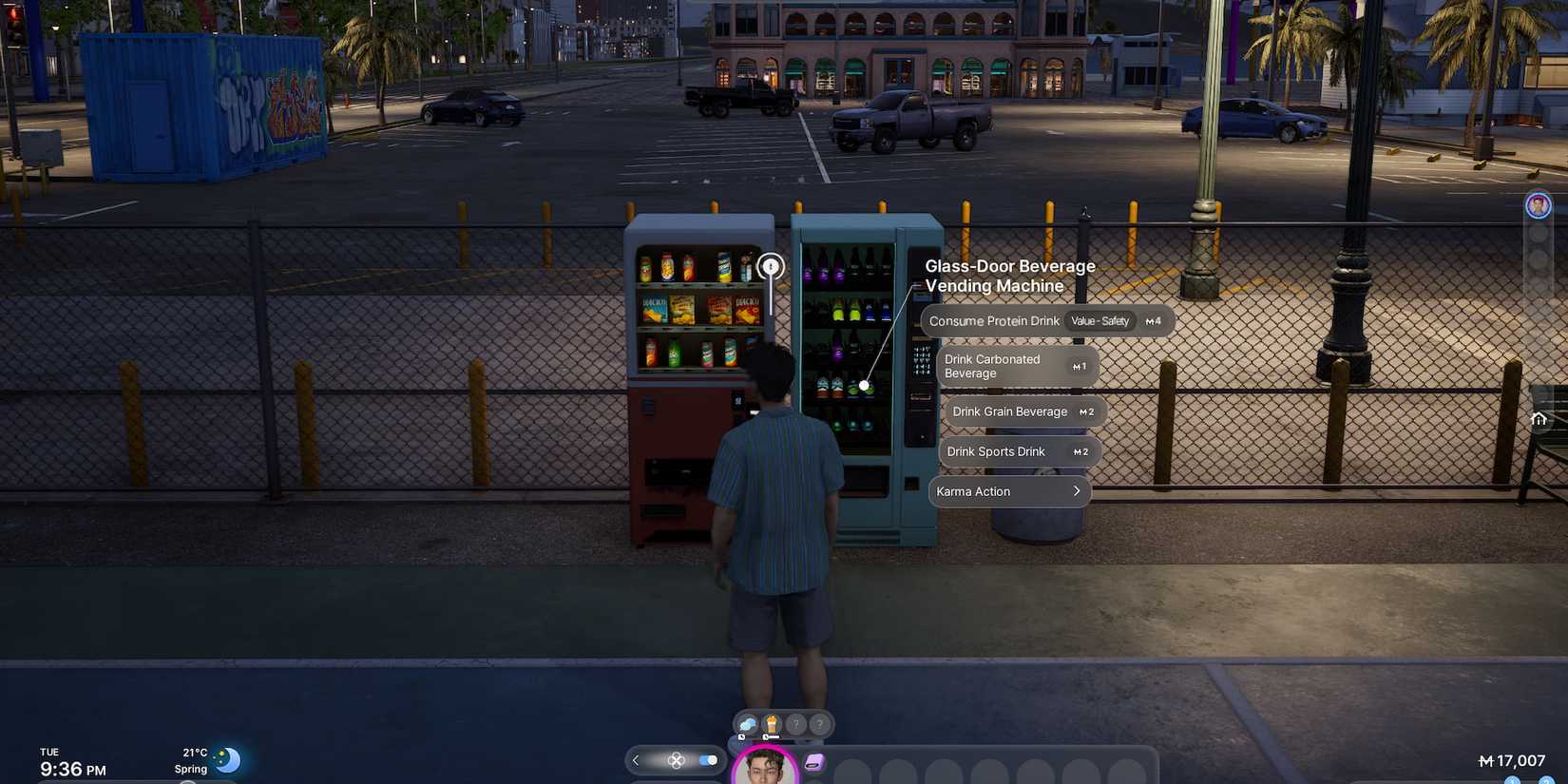Collapse the control pill with the back chevron
This screenshot has width=1568, height=784.
pos(636,760)
